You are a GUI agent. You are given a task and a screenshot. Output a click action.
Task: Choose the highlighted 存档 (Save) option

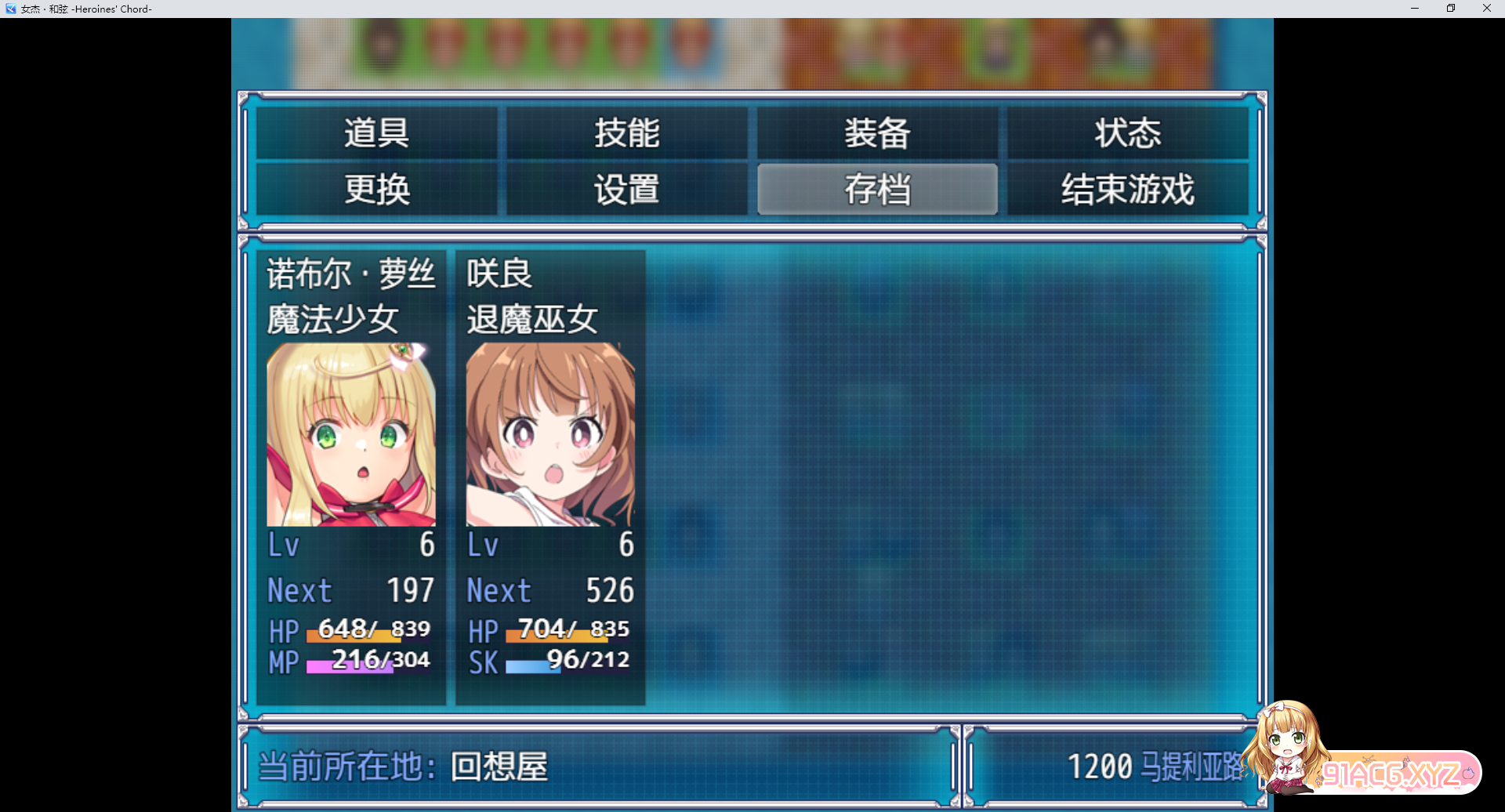tap(877, 189)
